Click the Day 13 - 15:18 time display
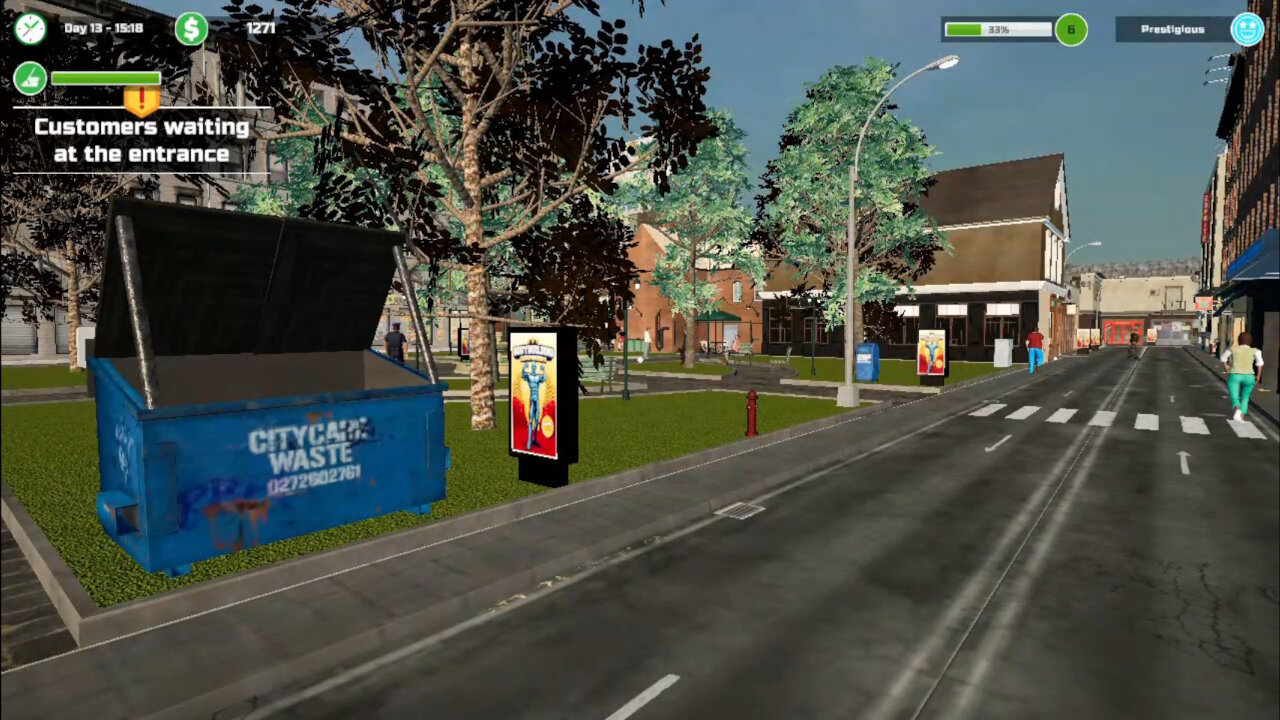This screenshot has width=1280, height=720. (x=102, y=28)
